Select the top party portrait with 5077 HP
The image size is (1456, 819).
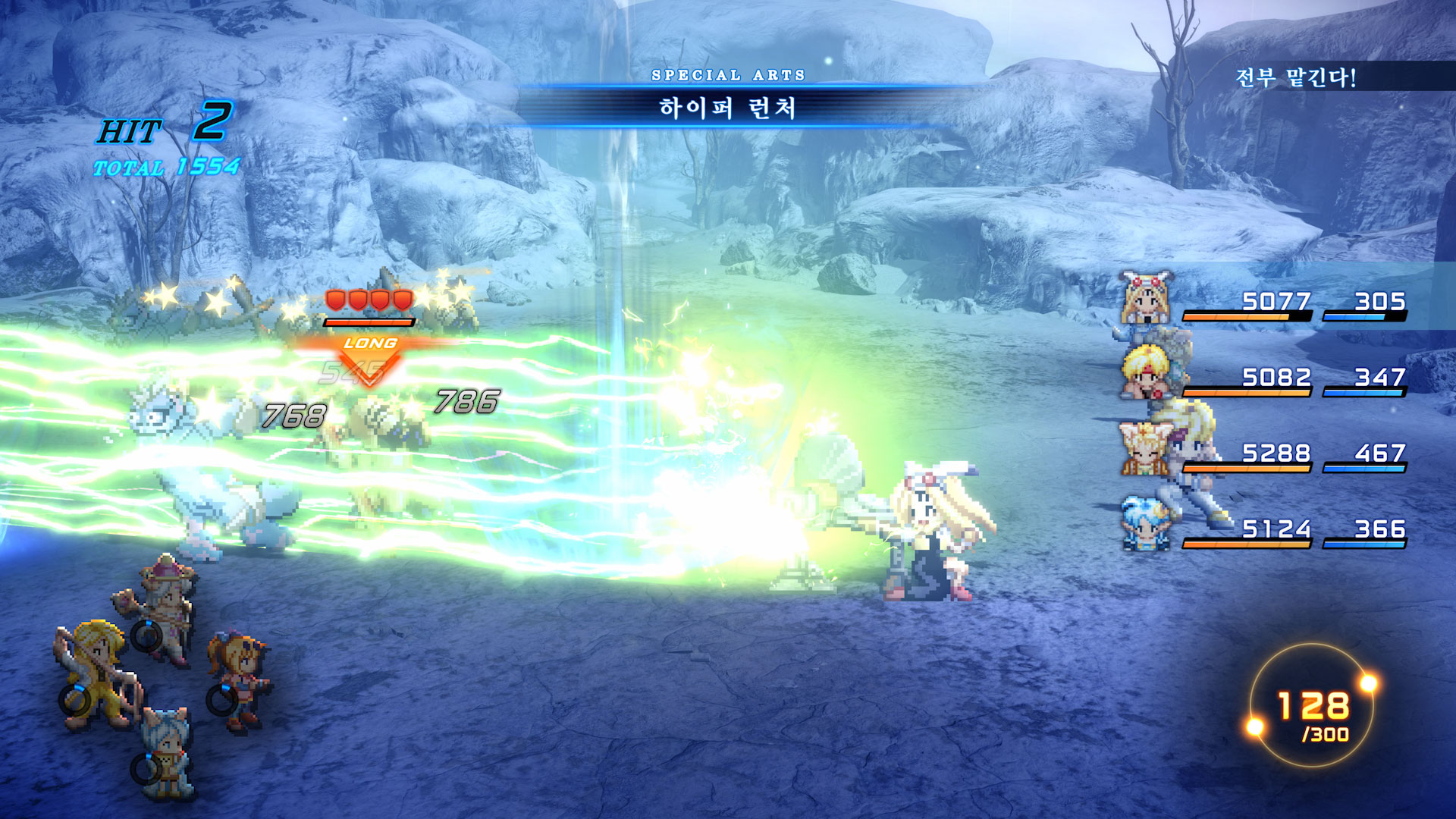coord(1147,299)
